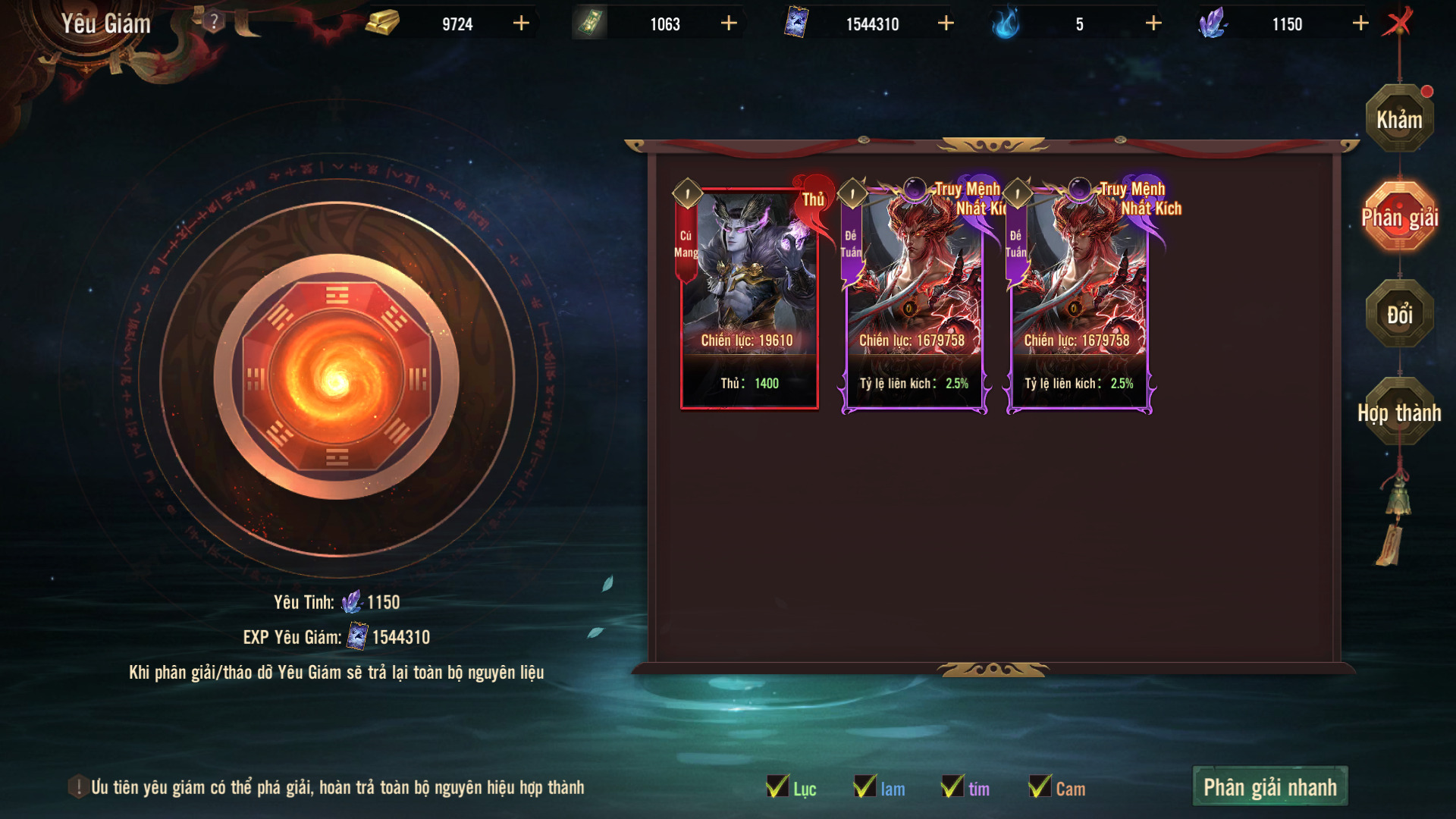Image resolution: width=1456 pixels, height=819 pixels.
Task: Switch to the Hợp thành tab
Action: (x=1399, y=413)
